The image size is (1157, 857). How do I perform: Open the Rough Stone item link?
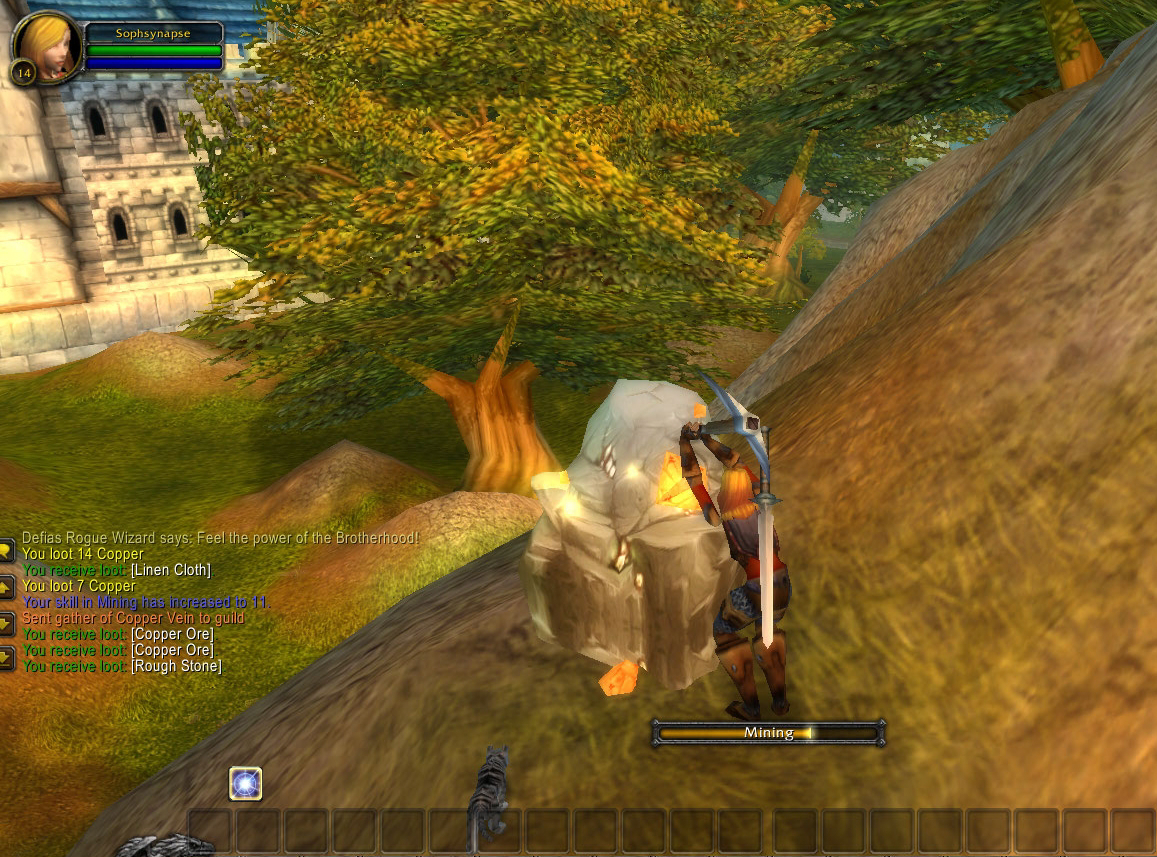point(176,666)
